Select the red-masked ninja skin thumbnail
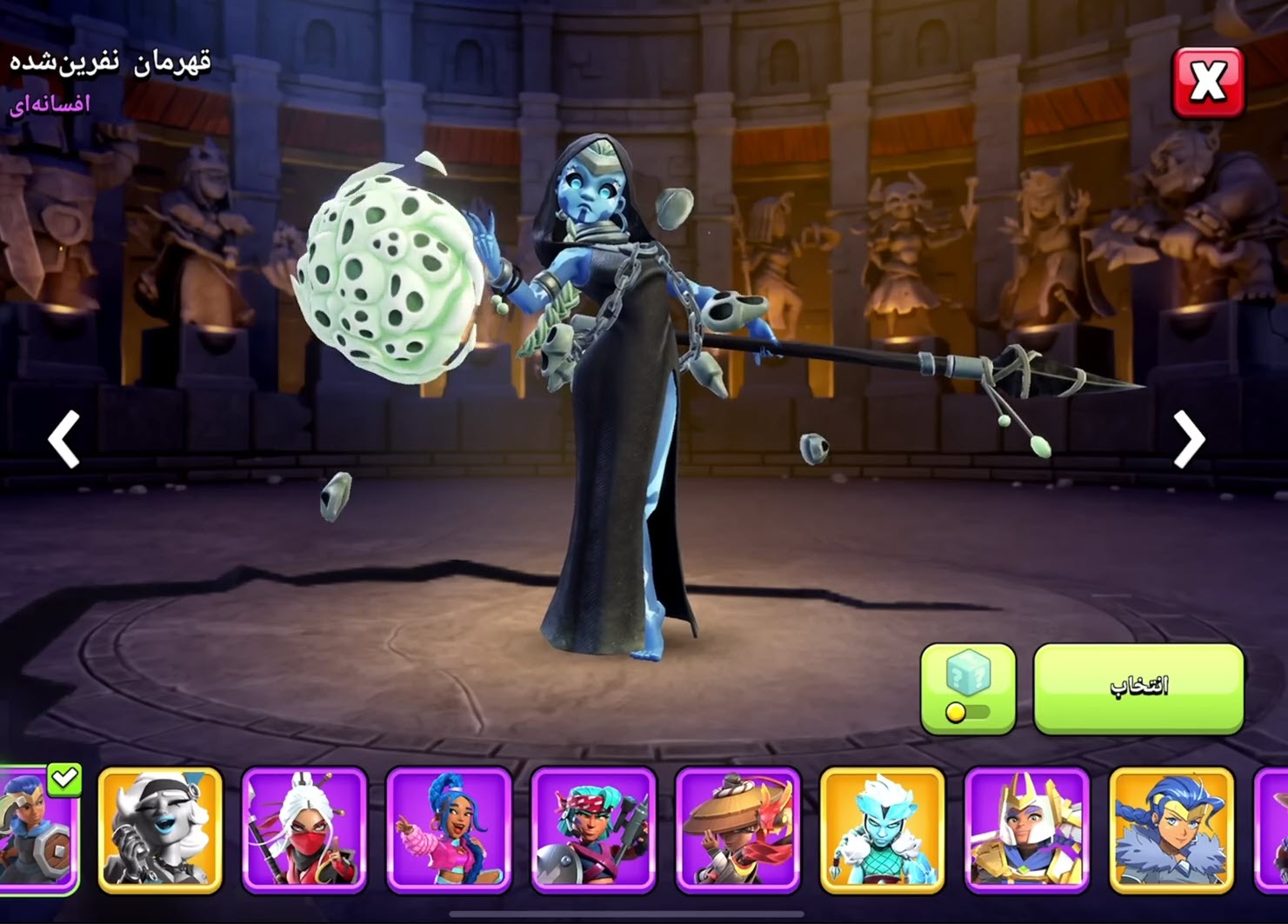Viewport: 1288px width, 924px height. pos(304,829)
